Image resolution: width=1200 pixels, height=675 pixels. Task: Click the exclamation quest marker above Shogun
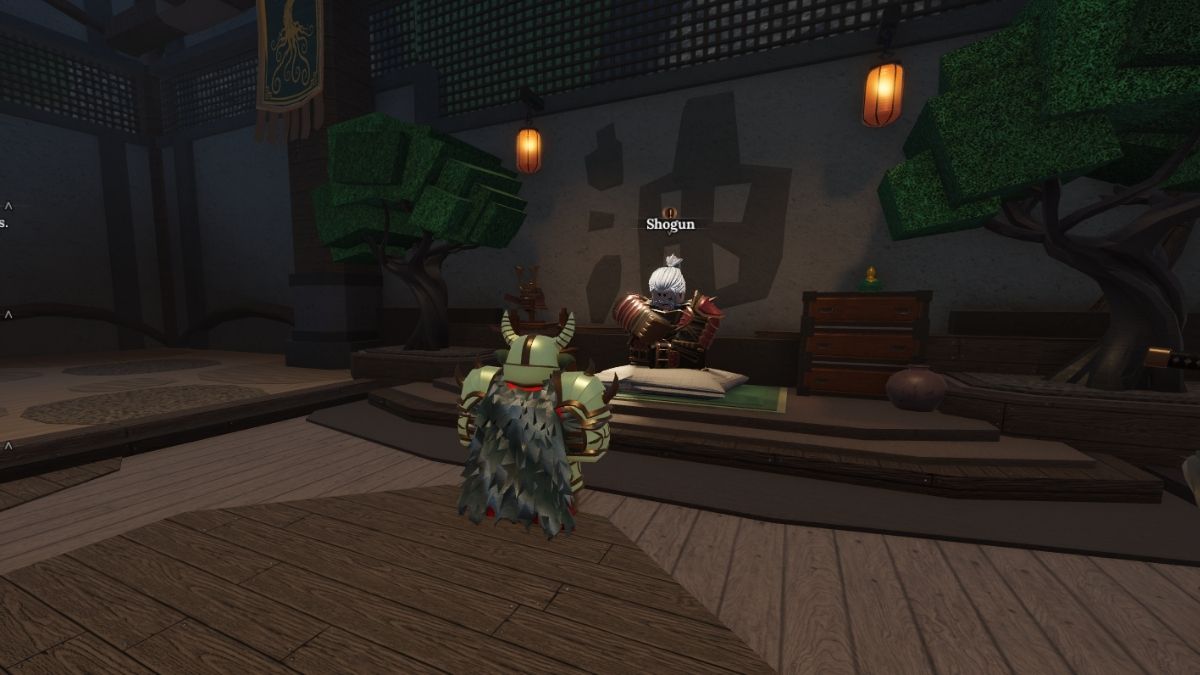[x=670, y=212]
